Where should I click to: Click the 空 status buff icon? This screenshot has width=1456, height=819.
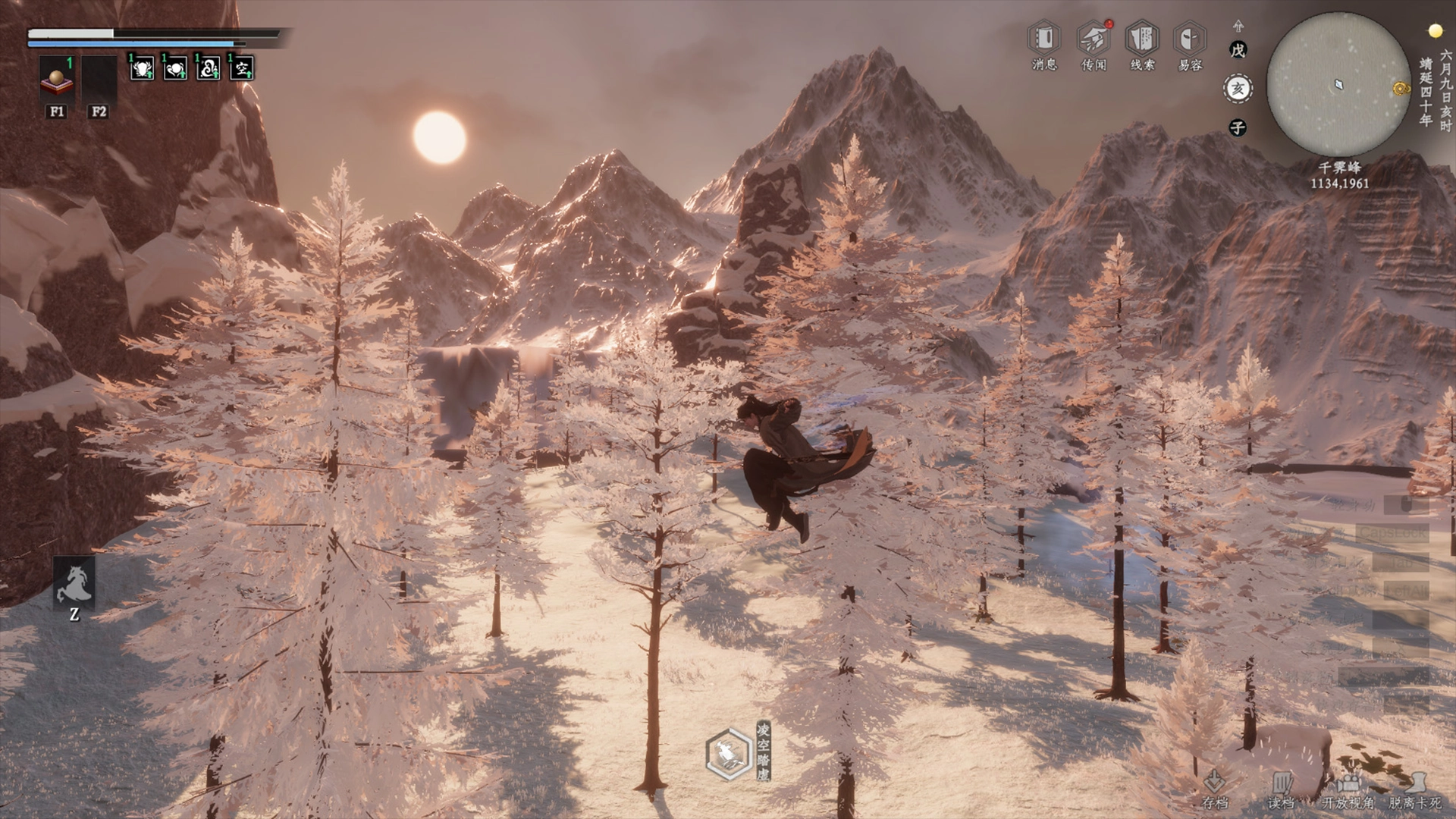coord(242,69)
